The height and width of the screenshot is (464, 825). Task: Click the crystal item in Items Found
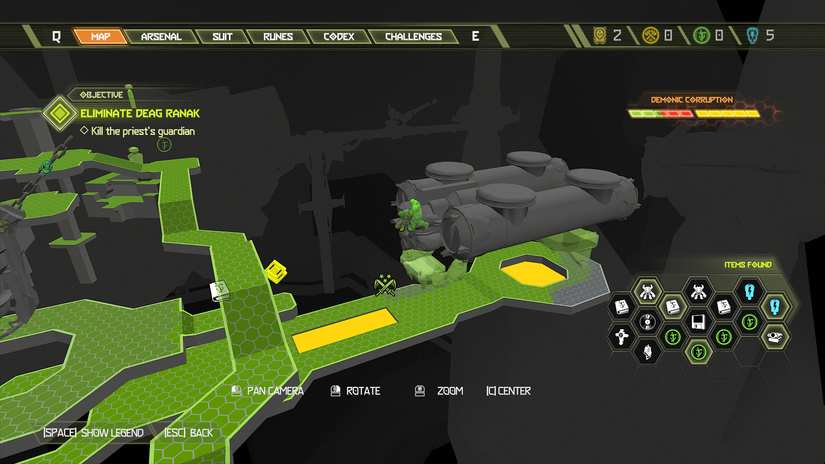click(647, 352)
